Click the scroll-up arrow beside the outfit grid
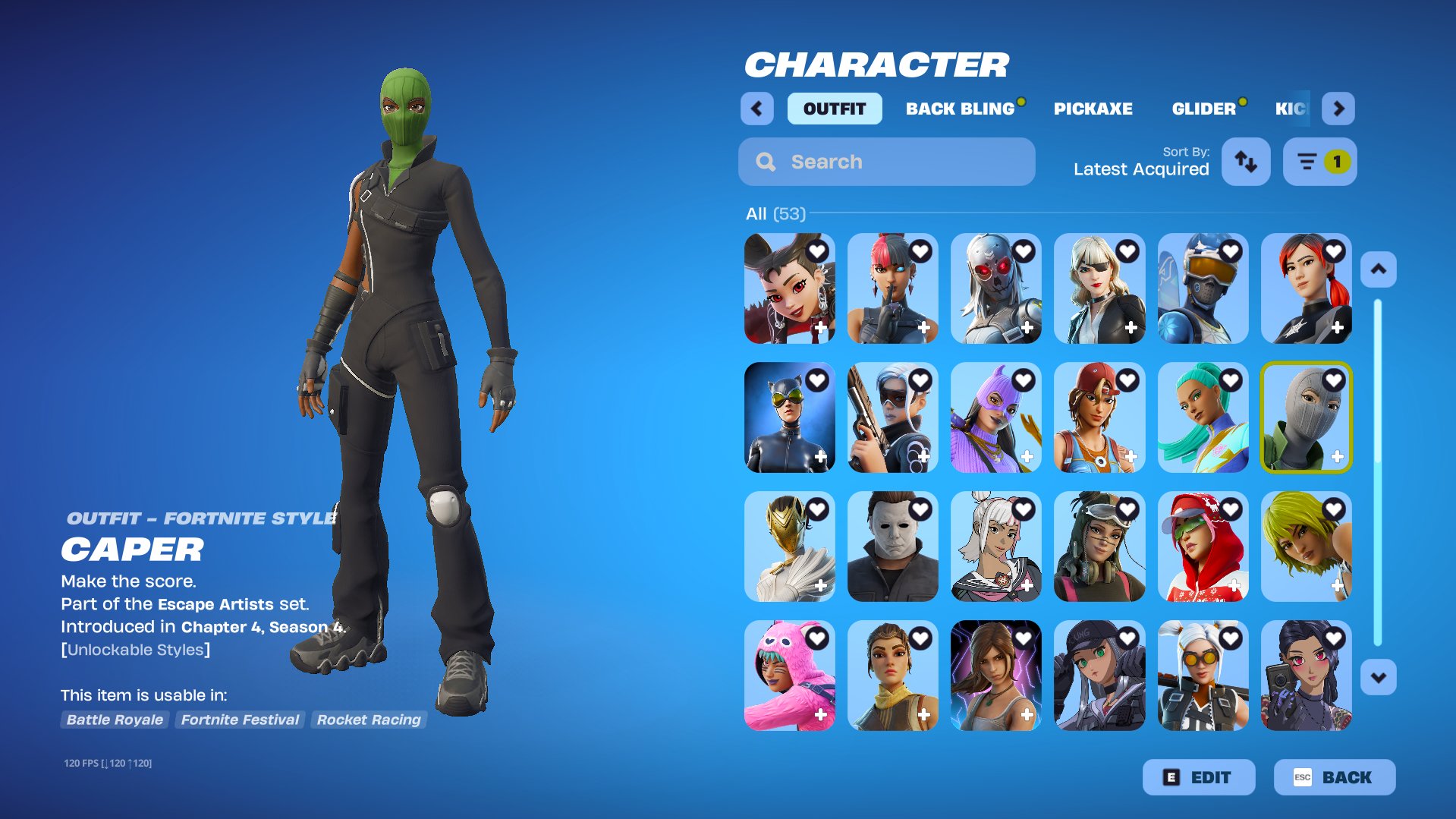The height and width of the screenshot is (819, 1456). click(x=1379, y=267)
